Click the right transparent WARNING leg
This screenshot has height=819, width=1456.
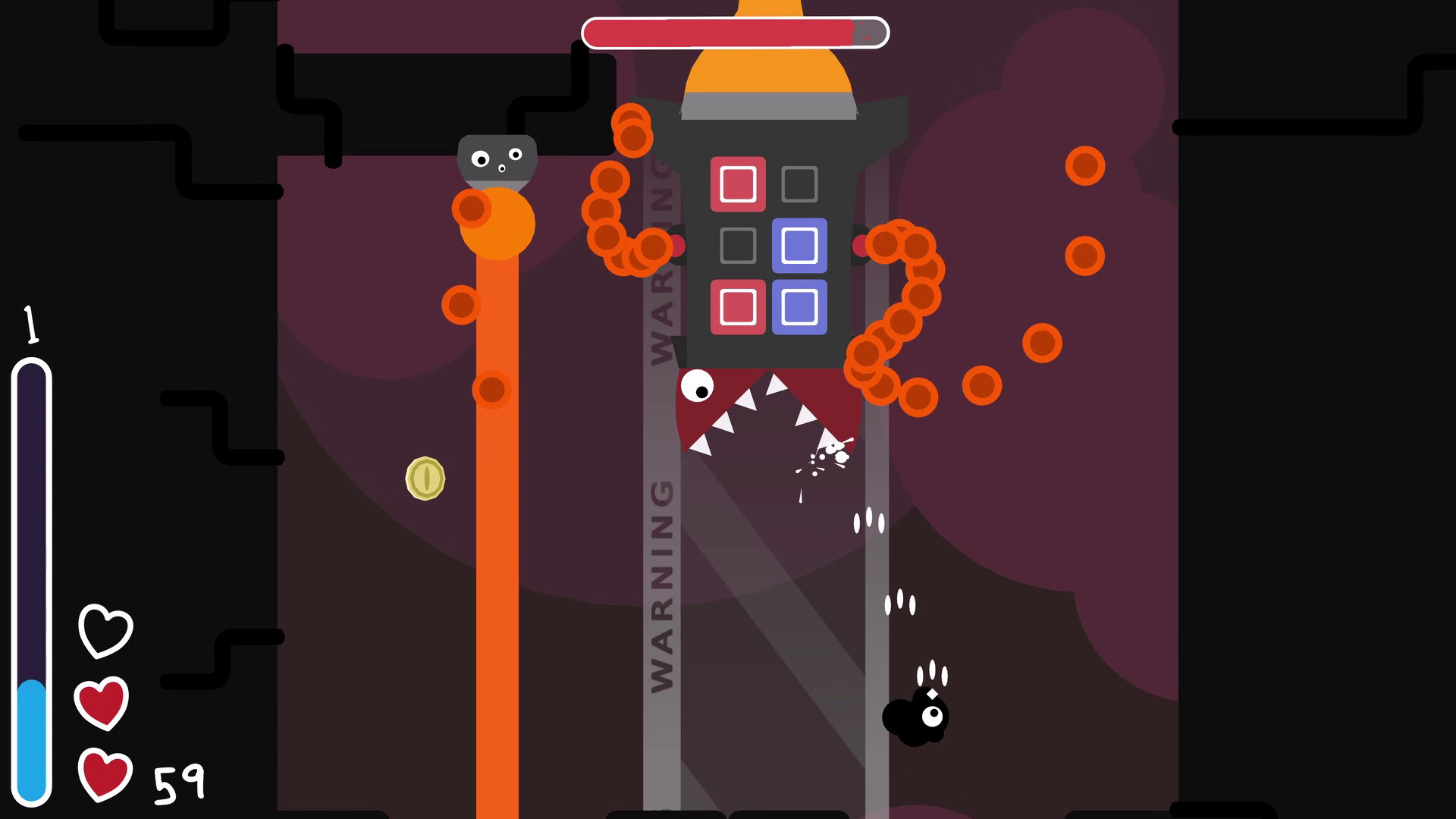point(876,569)
